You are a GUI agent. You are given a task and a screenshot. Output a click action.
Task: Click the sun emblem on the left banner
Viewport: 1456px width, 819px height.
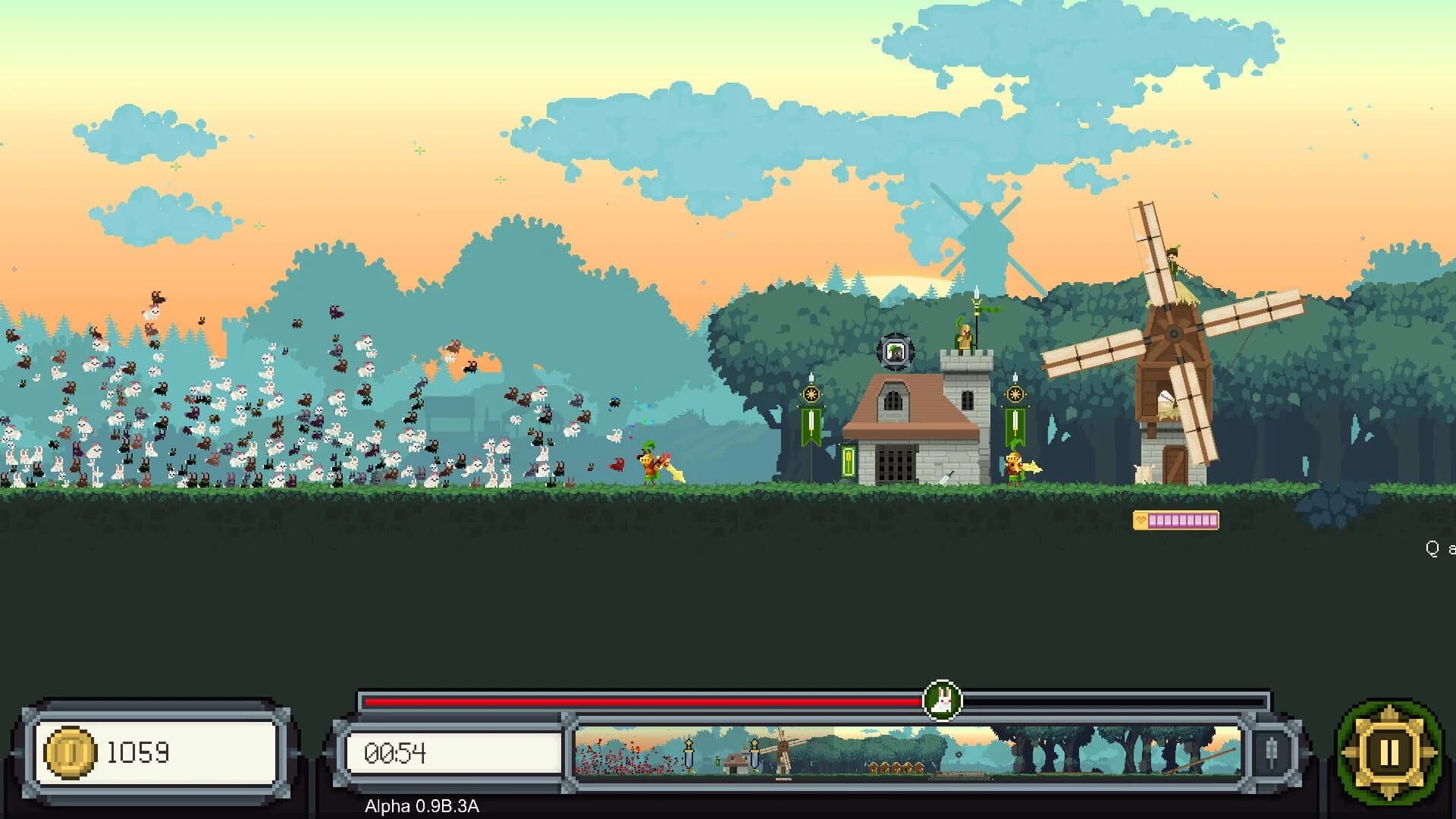[811, 394]
